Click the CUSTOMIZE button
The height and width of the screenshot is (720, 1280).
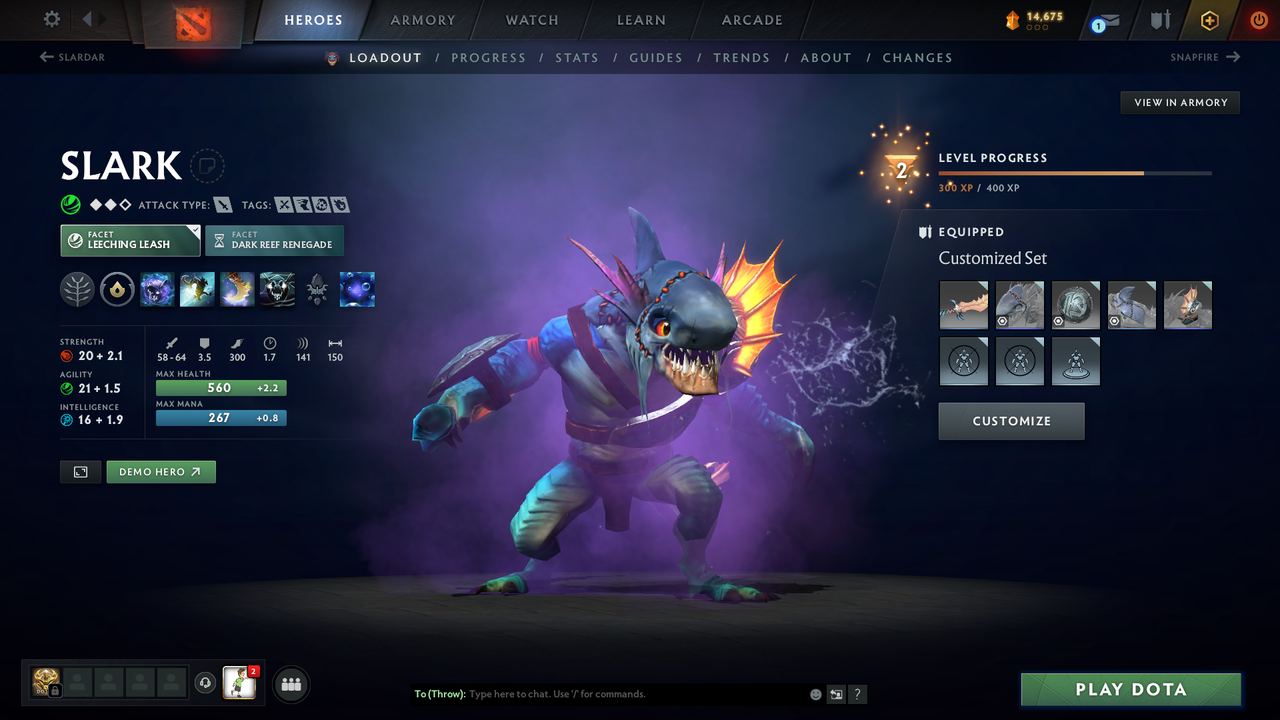point(1011,420)
